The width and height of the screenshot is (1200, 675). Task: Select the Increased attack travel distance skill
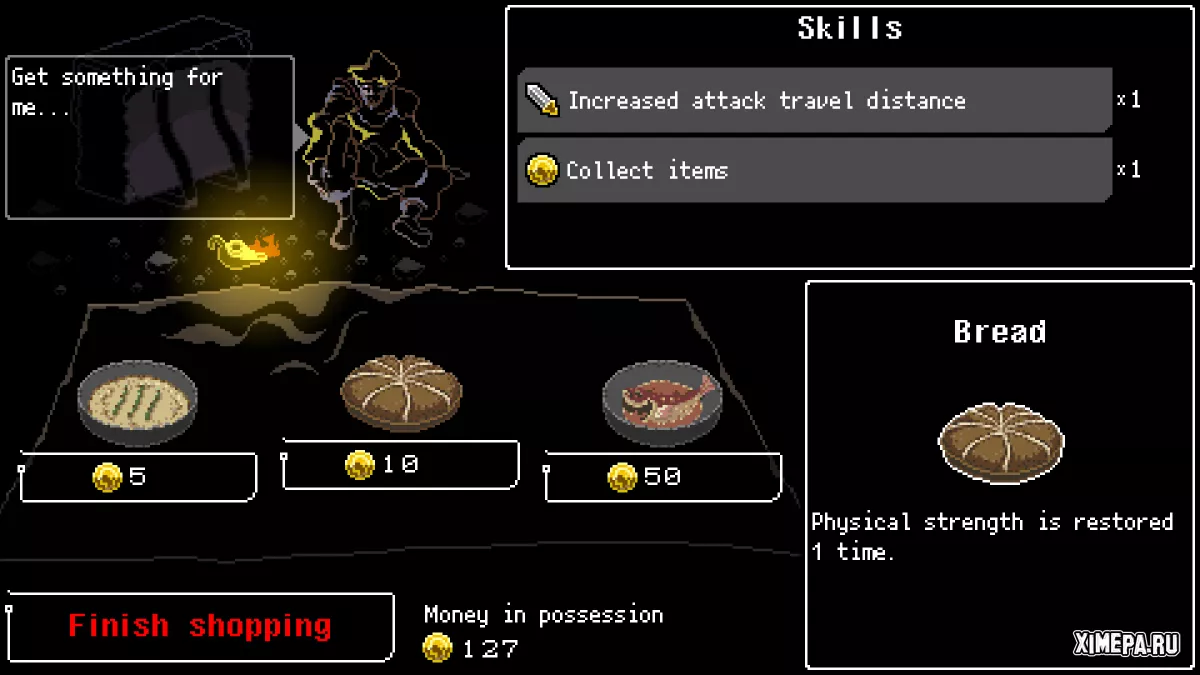(x=814, y=100)
